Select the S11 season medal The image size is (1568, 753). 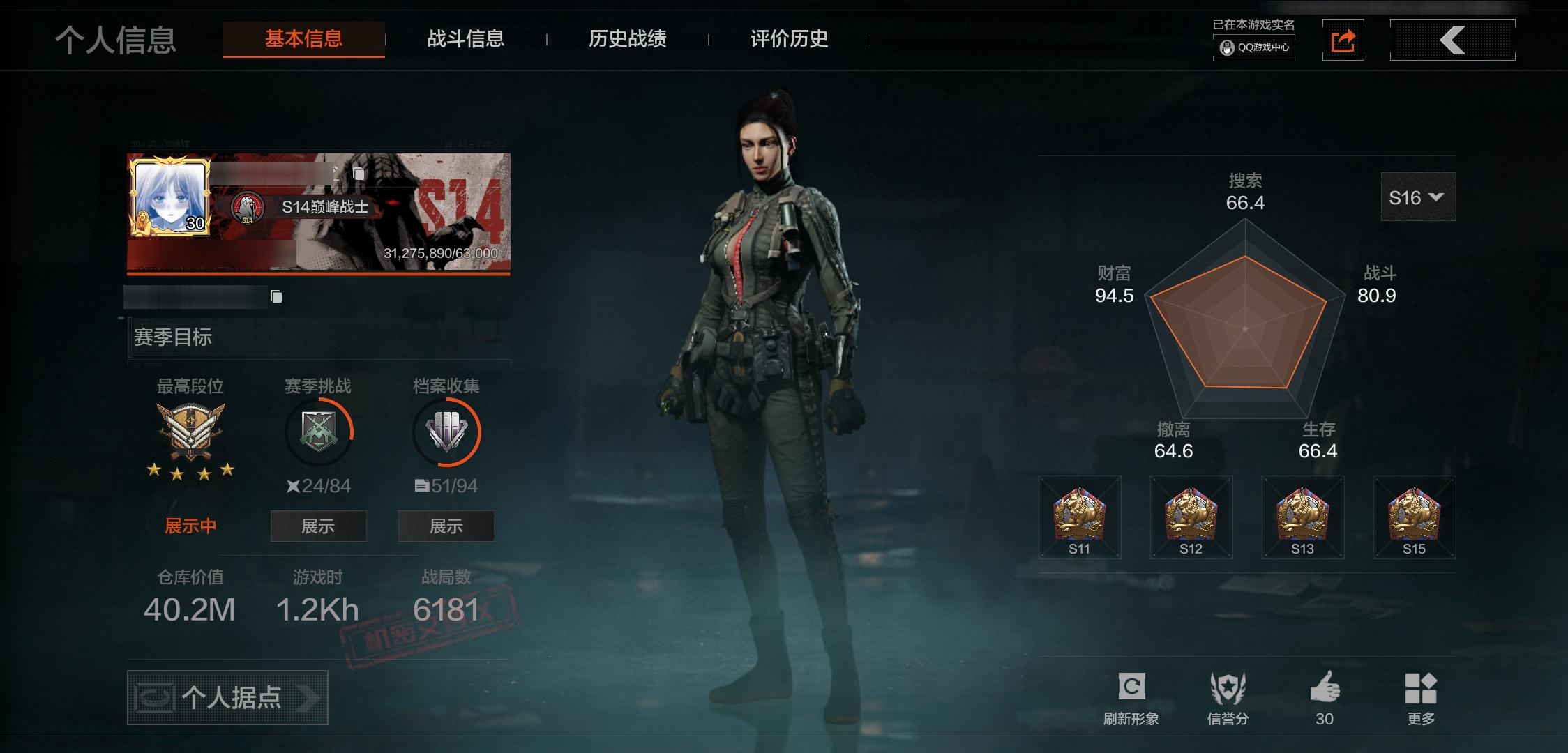(x=1079, y=517)
